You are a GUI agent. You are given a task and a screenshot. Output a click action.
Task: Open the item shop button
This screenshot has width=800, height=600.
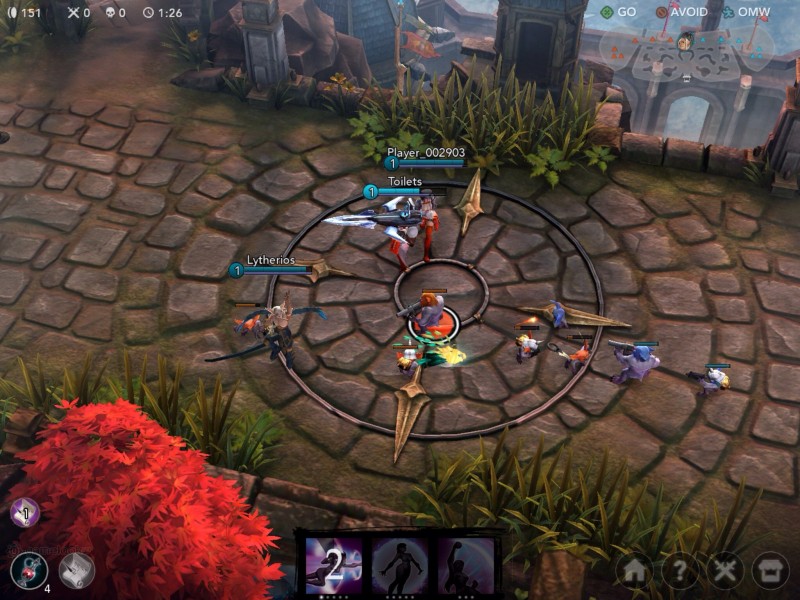click(769, 571)
